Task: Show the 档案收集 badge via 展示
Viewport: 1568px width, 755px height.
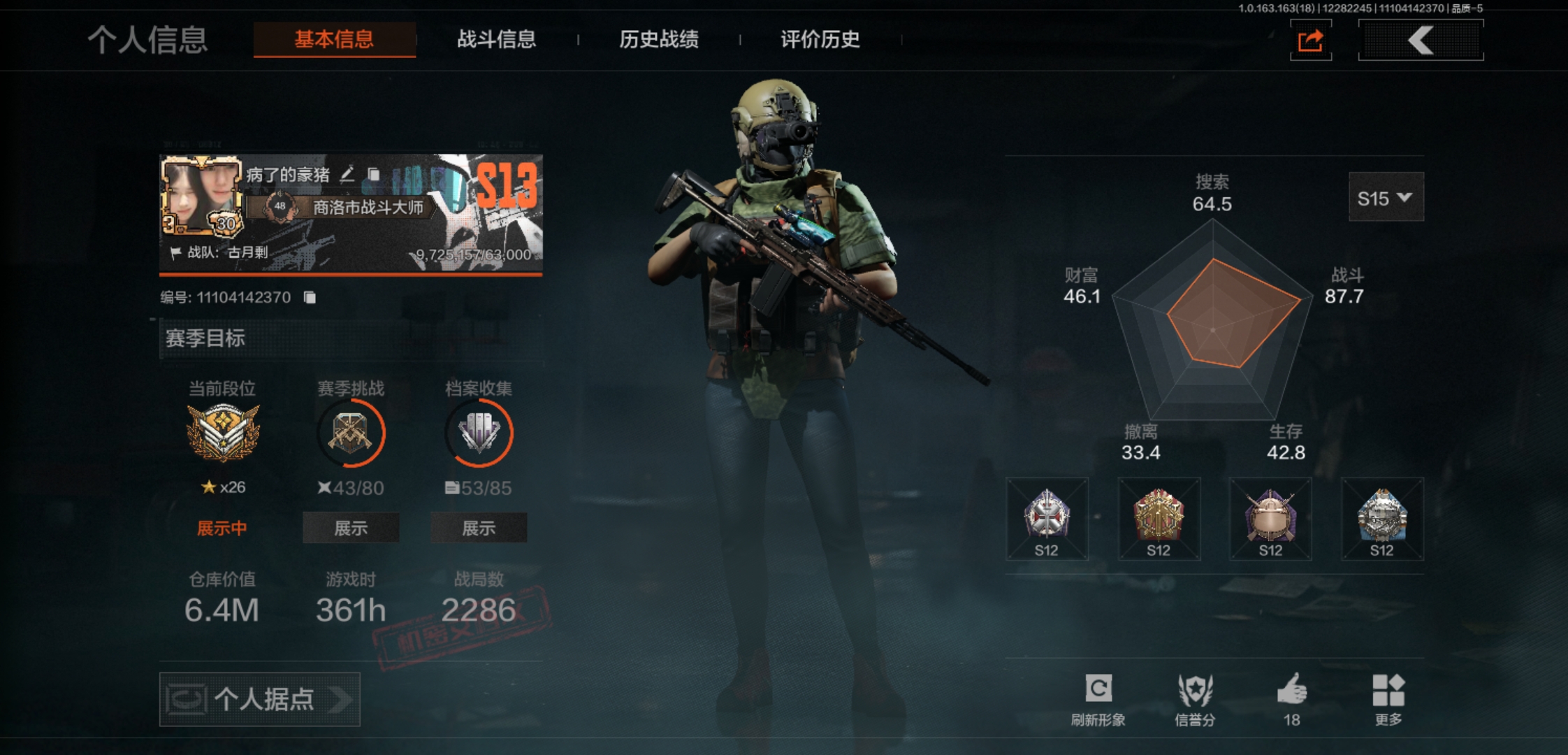Action: [x=479, y=528]
